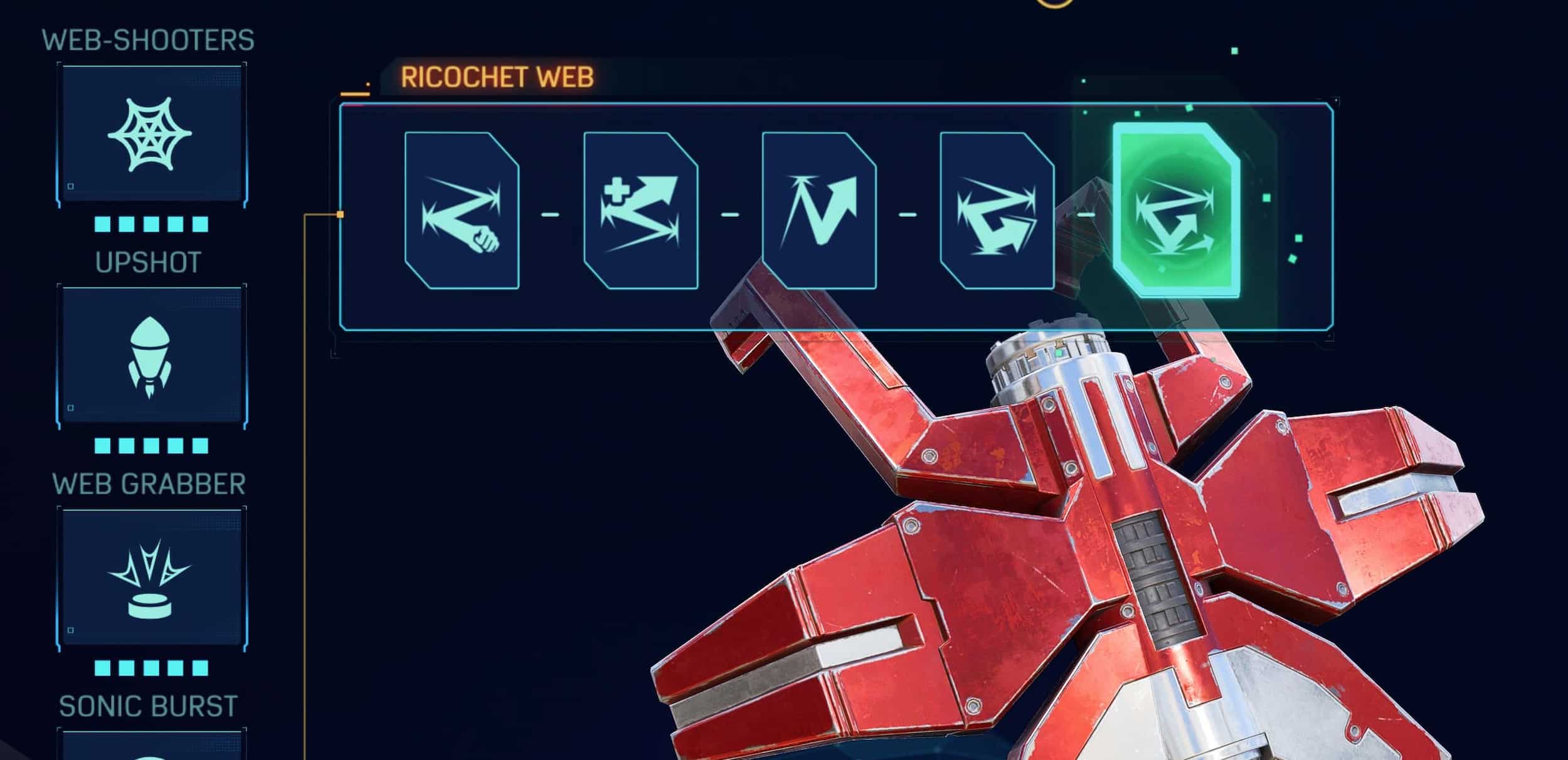Select the Web-Shooters gadget tile

pos(151,135)
